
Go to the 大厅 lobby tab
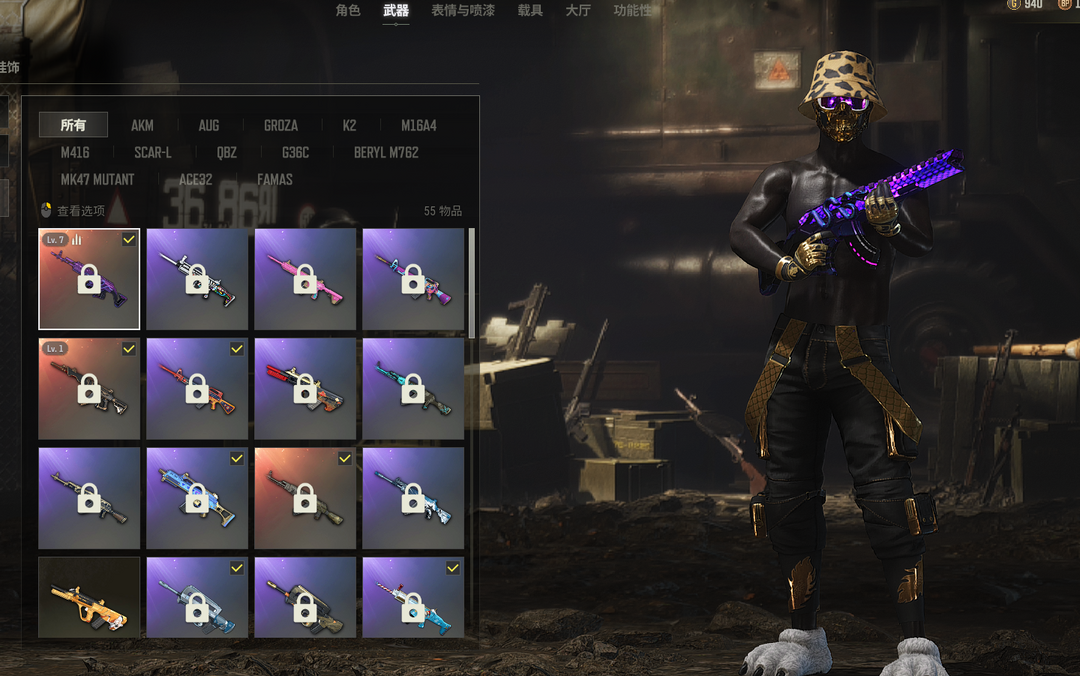pyautogui.click(x=578, y=10)
